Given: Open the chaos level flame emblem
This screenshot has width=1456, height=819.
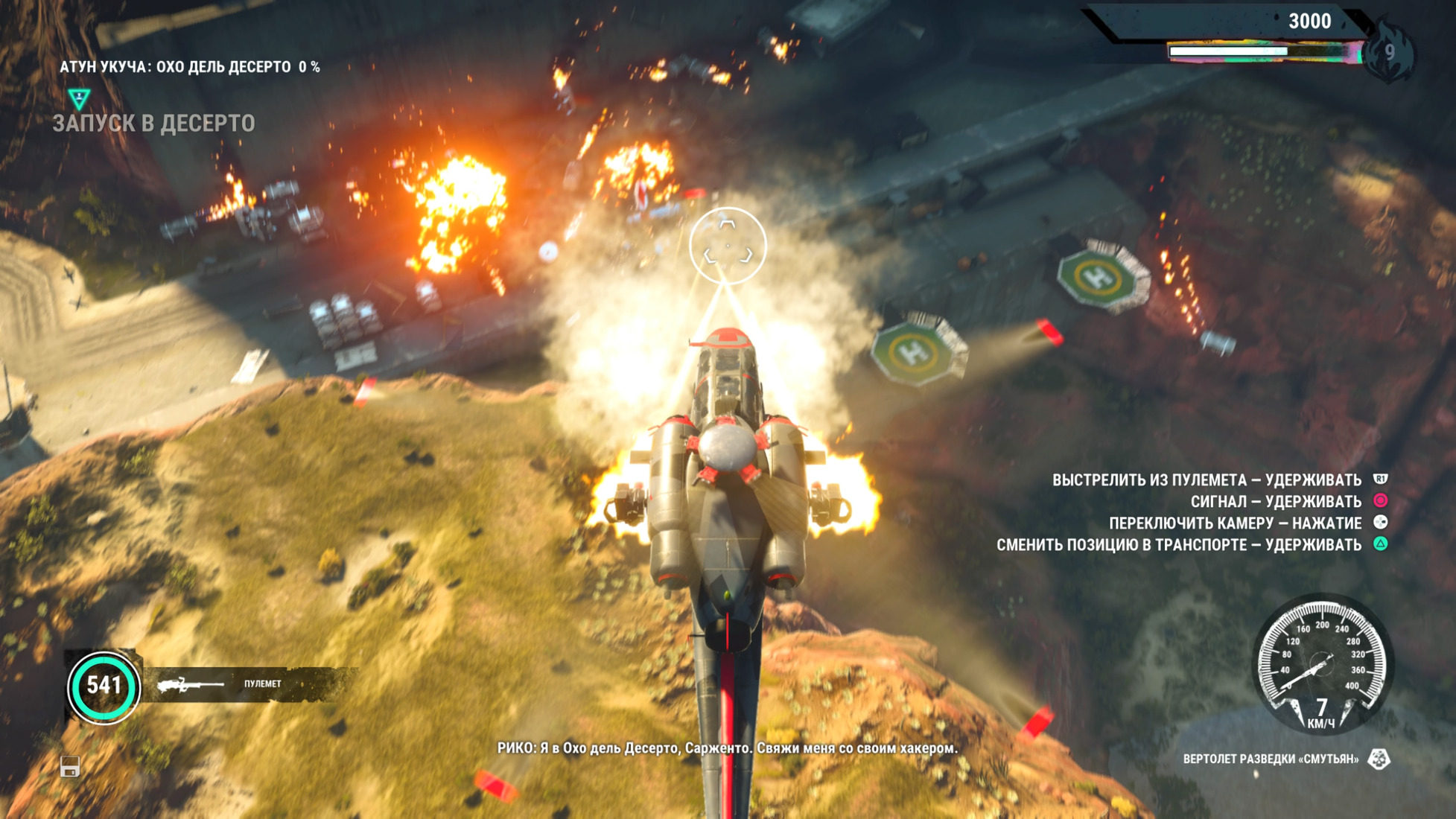Looking at the screenshot, I should (x=1389, y=52).
